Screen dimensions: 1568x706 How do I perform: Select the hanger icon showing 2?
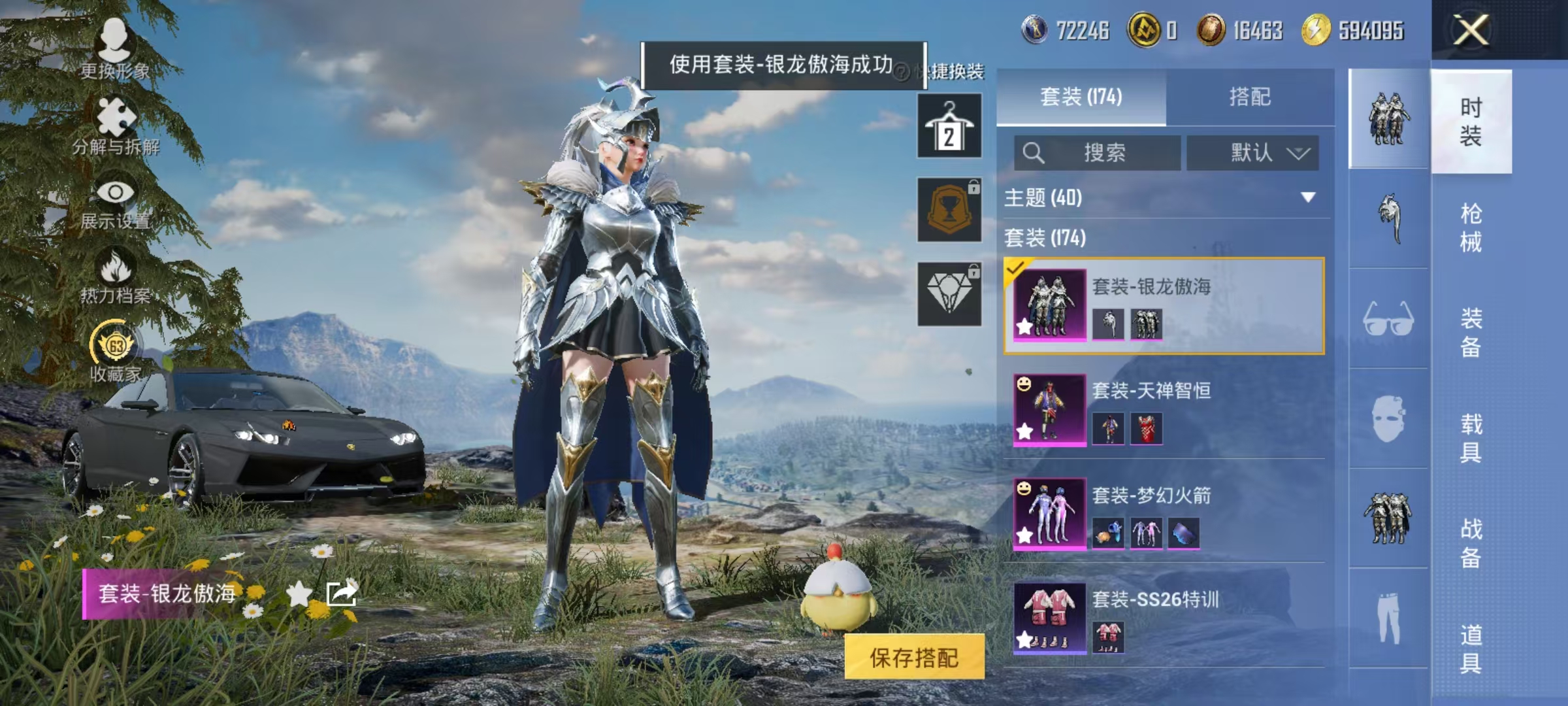point(949,124)
